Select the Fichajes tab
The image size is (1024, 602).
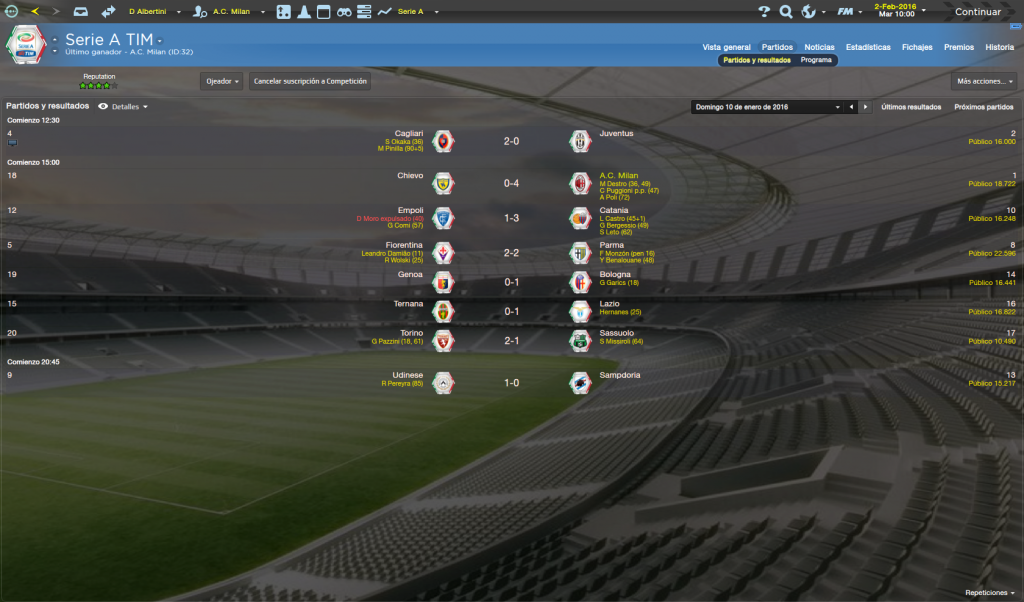(x=917, y=47)
